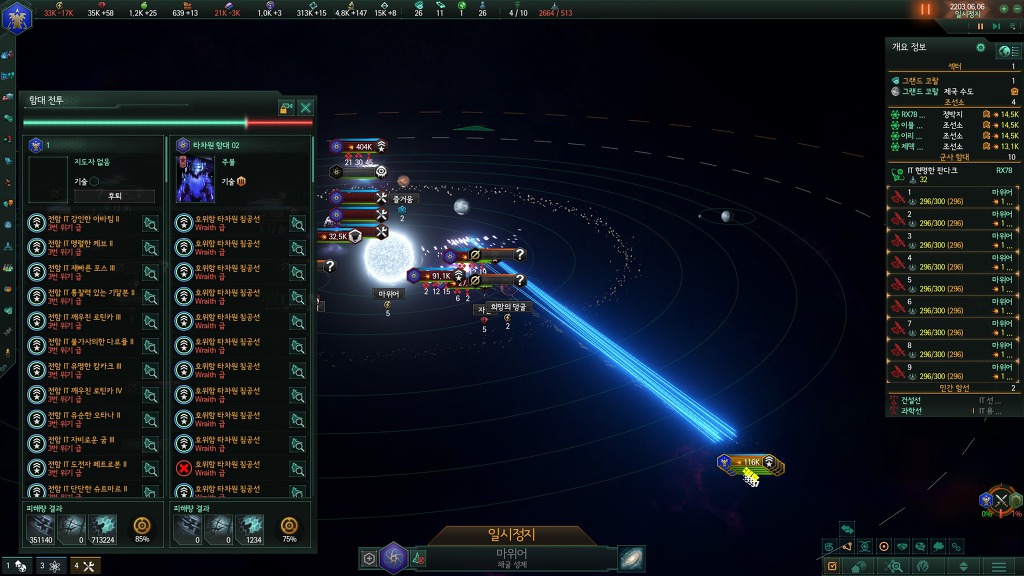Viewport: 1024px width, 576px height.
Task: Open the outliner settings gear
Action: tap(980, 47)
